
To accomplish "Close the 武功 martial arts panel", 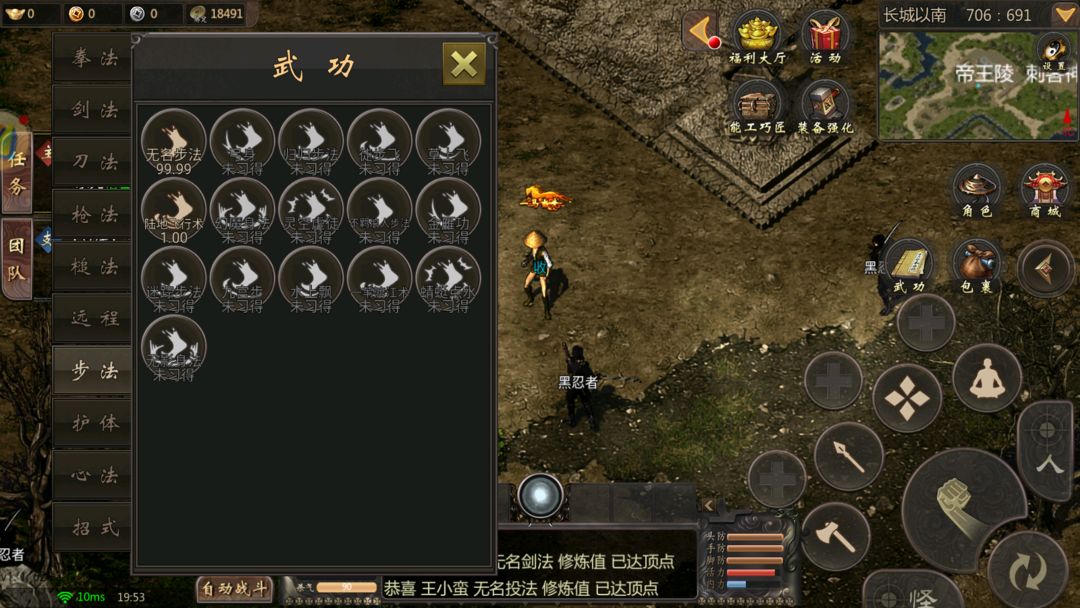I will tap(464, 64).
